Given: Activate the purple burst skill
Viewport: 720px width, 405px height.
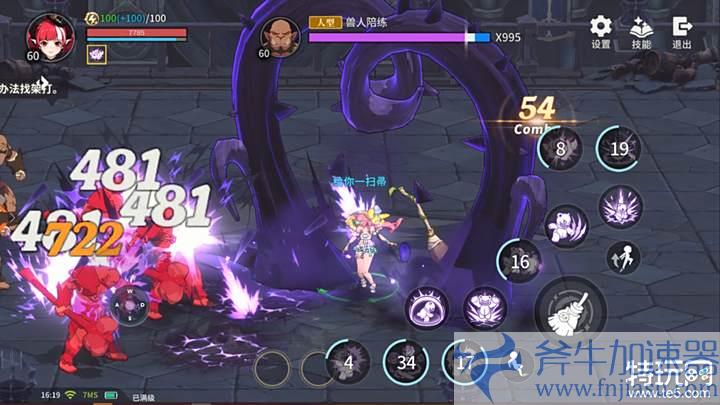Looking at the screenshot, I should [620, 207].
